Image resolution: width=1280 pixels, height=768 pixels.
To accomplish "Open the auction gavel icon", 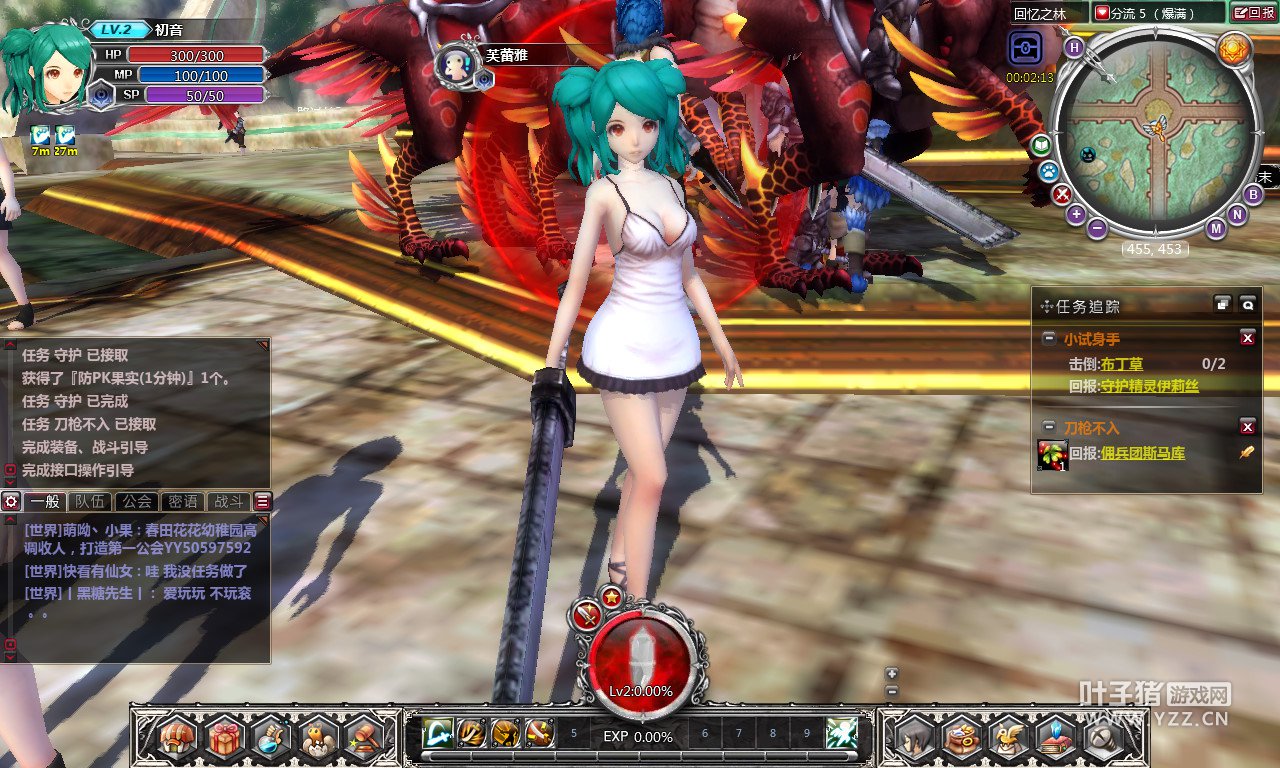I will (x=364, y=739).
